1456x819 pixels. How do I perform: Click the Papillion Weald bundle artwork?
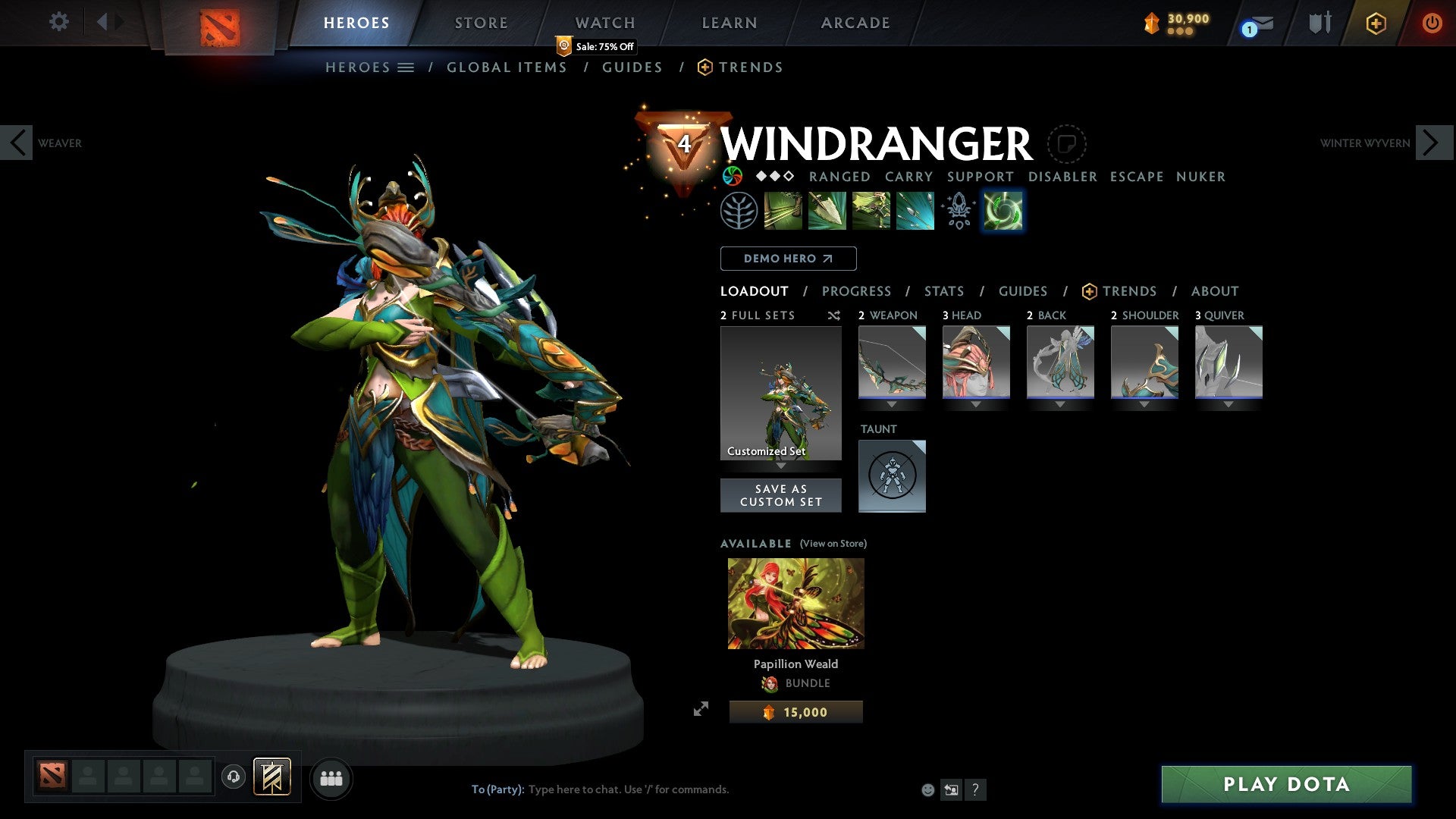795,603
